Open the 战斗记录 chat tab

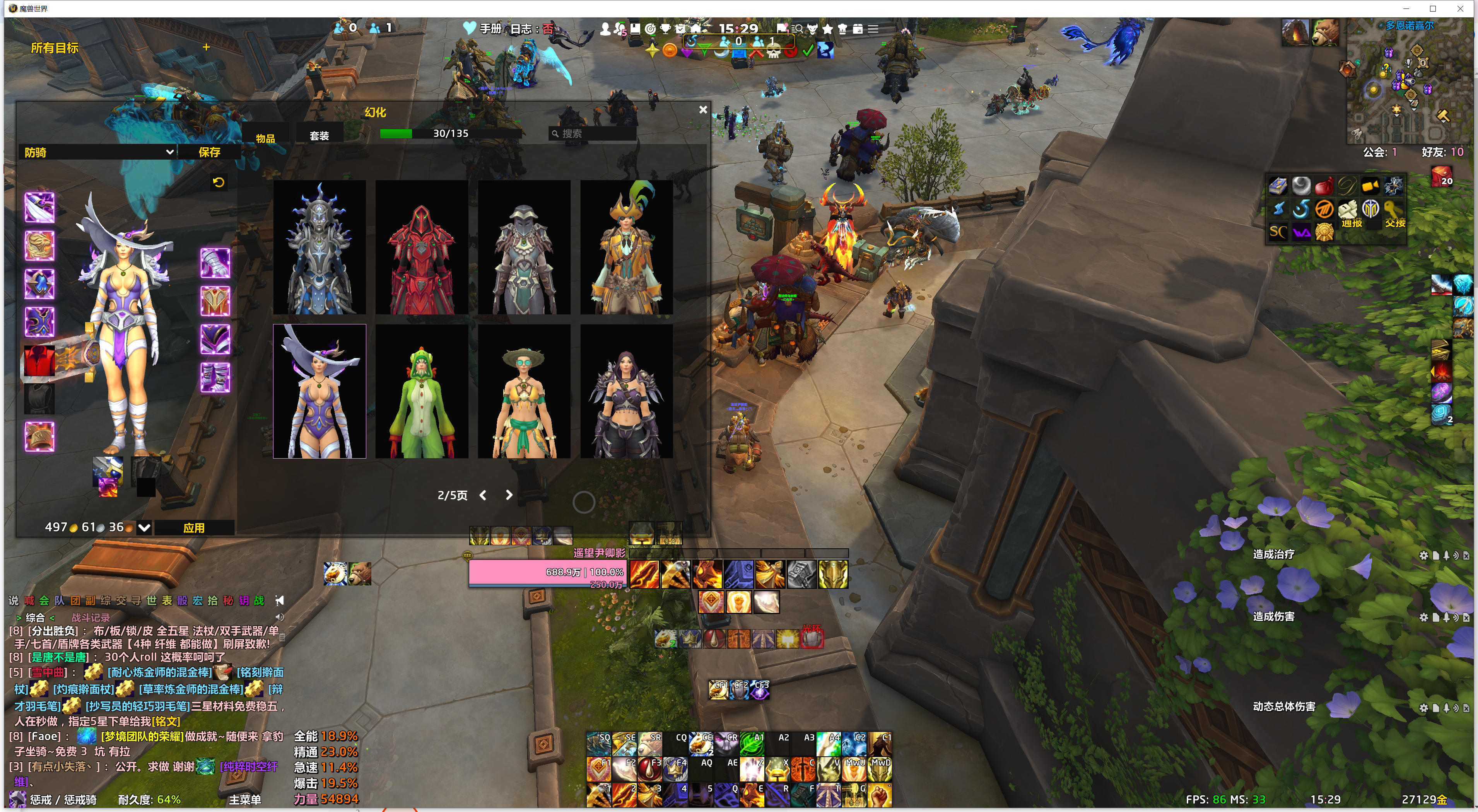point(90,618)
